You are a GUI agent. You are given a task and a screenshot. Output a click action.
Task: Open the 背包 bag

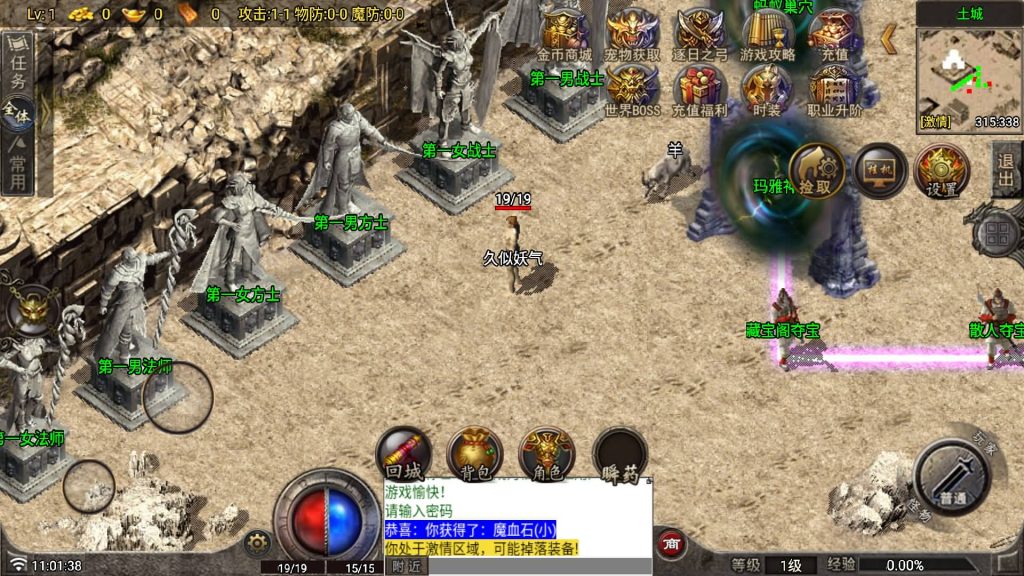474,452
